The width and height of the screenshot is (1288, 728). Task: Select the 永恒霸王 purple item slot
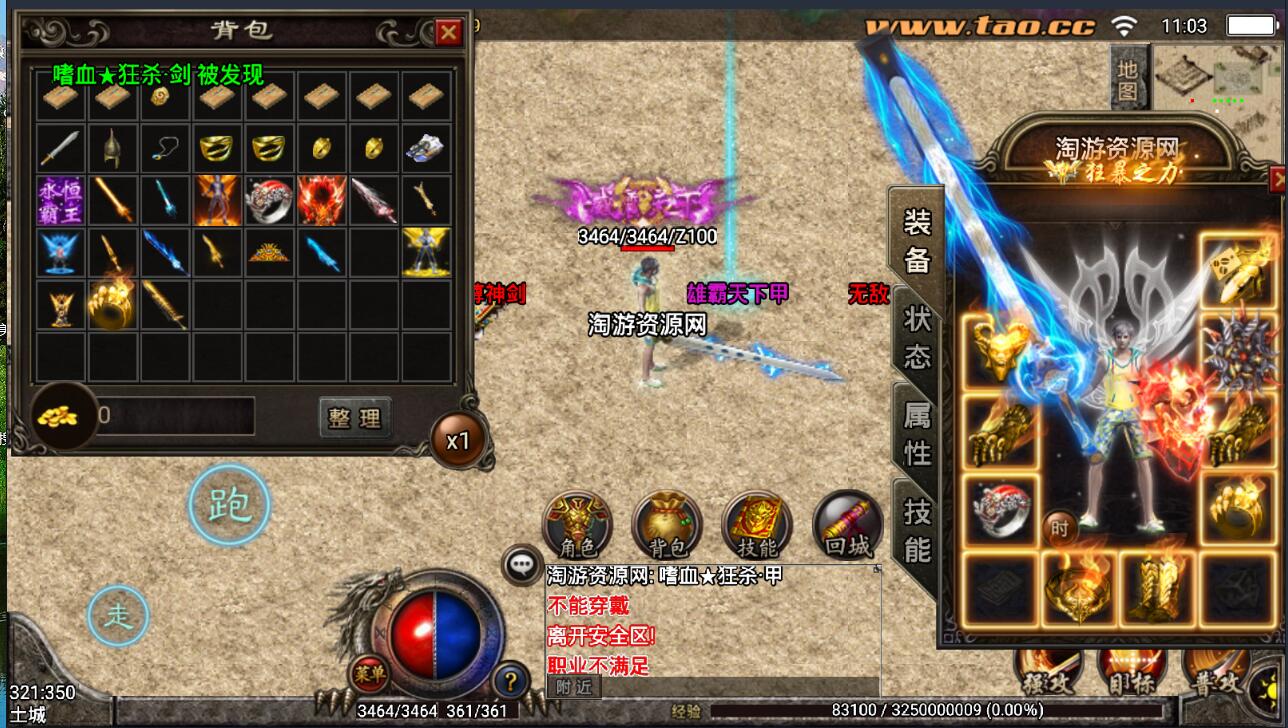point(62,200)
